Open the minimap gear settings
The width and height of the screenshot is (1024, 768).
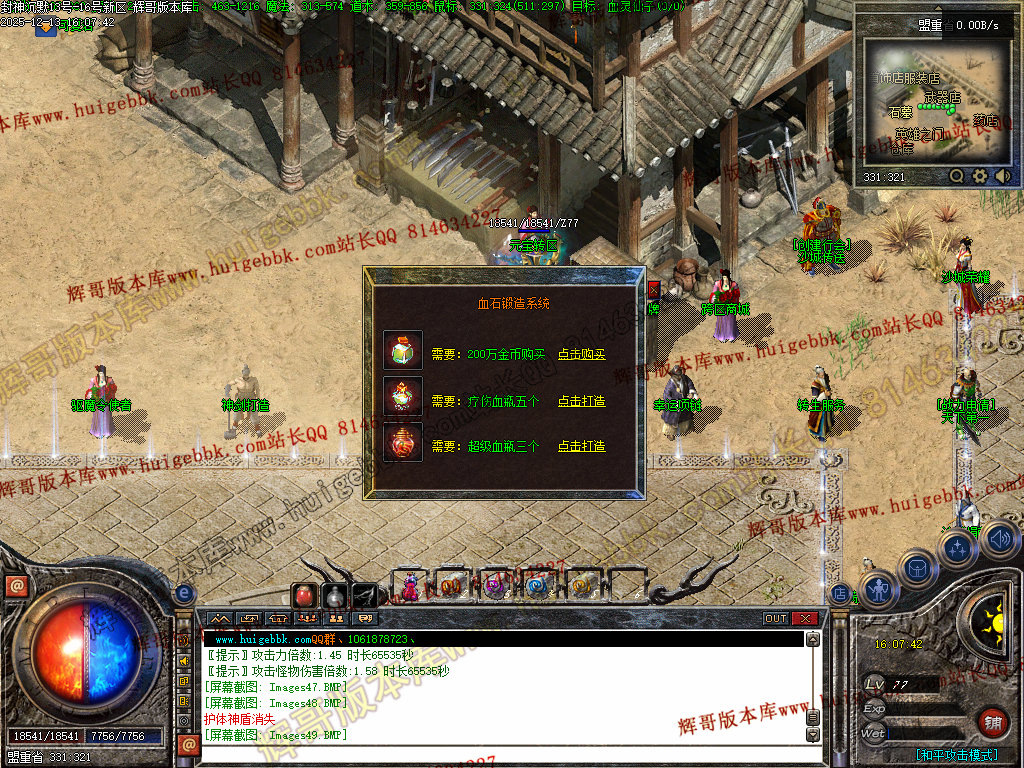point(980,176)
